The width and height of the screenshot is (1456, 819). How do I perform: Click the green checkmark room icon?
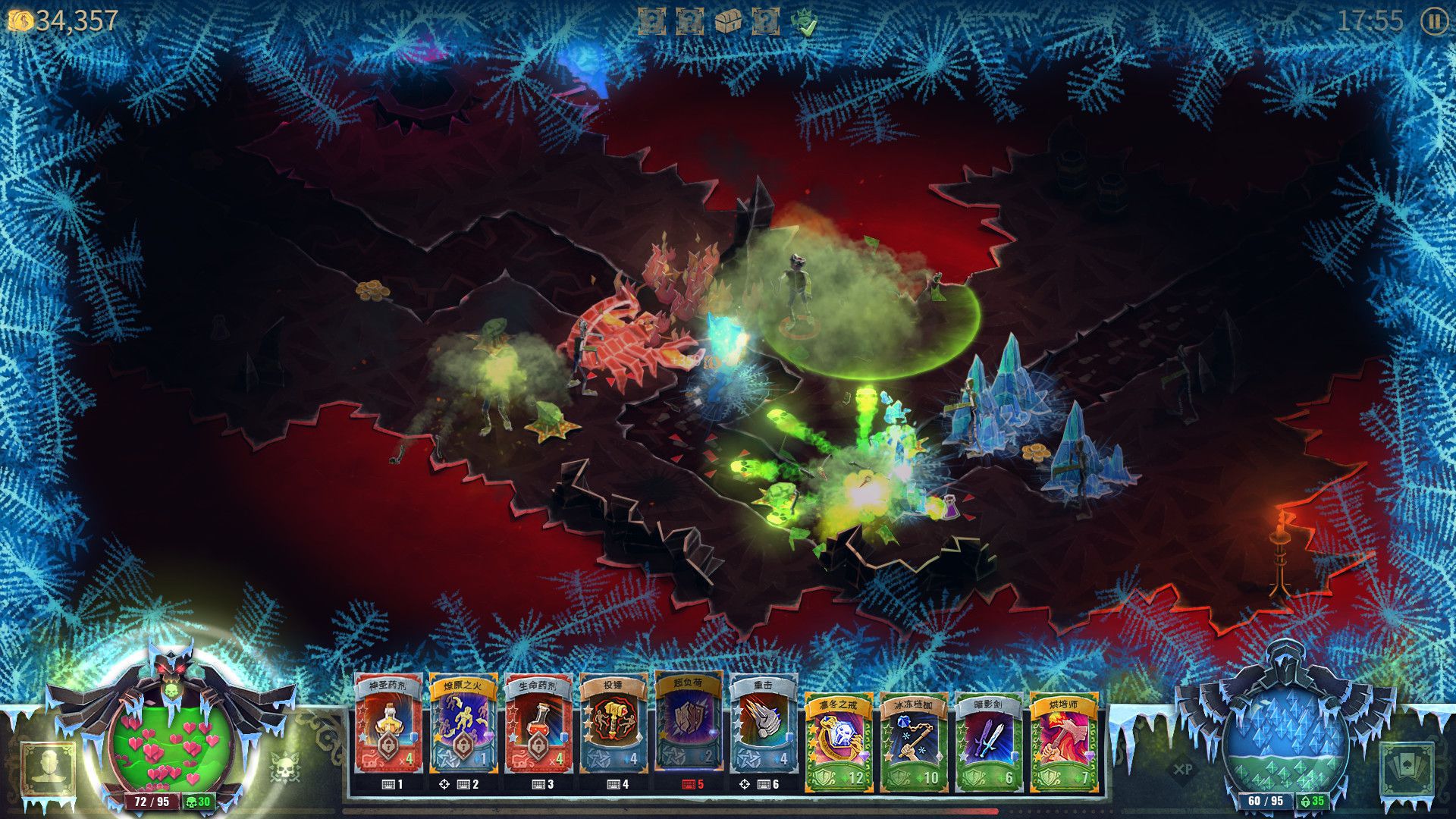[x=805, y=23]
